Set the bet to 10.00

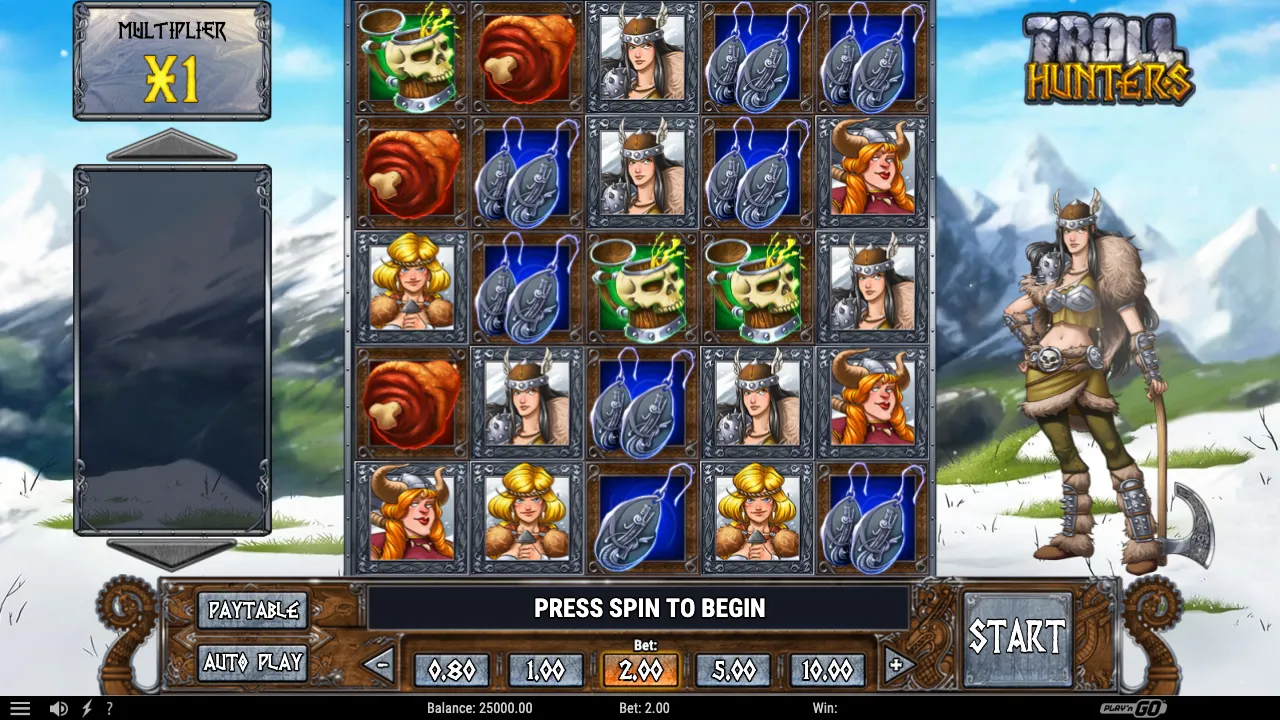pyautogui.click(x=828, y=670)
